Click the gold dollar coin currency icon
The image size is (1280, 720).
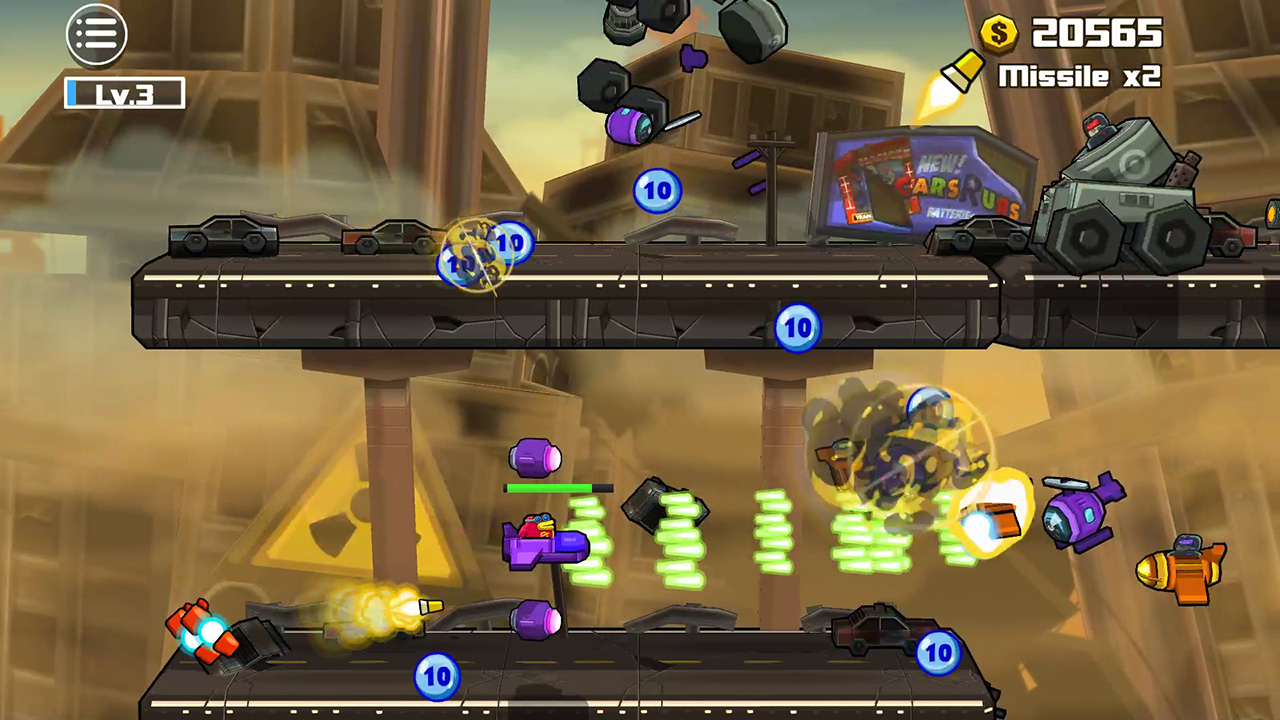point(997,34)
